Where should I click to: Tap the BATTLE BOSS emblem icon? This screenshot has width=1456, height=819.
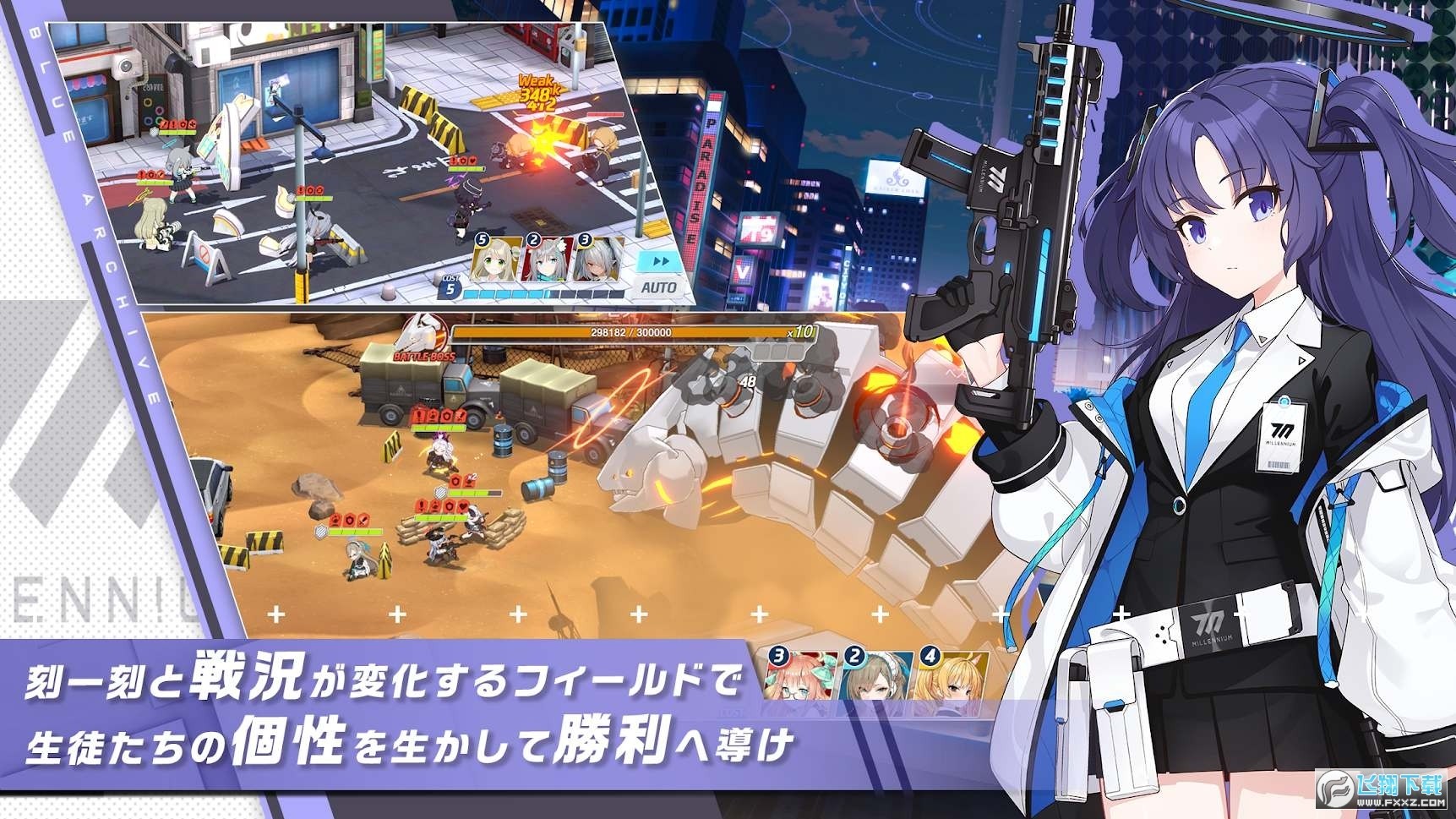click(x=420, y=342)
